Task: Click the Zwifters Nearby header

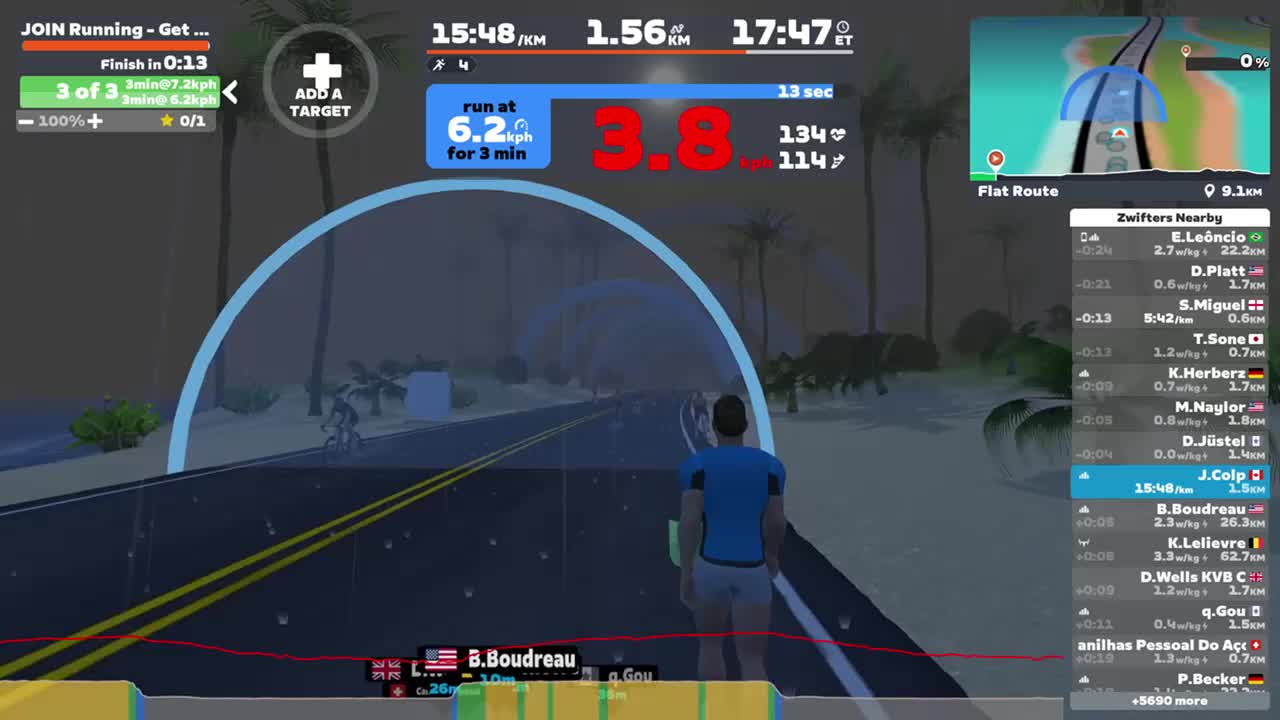Action: (1170, 217)
